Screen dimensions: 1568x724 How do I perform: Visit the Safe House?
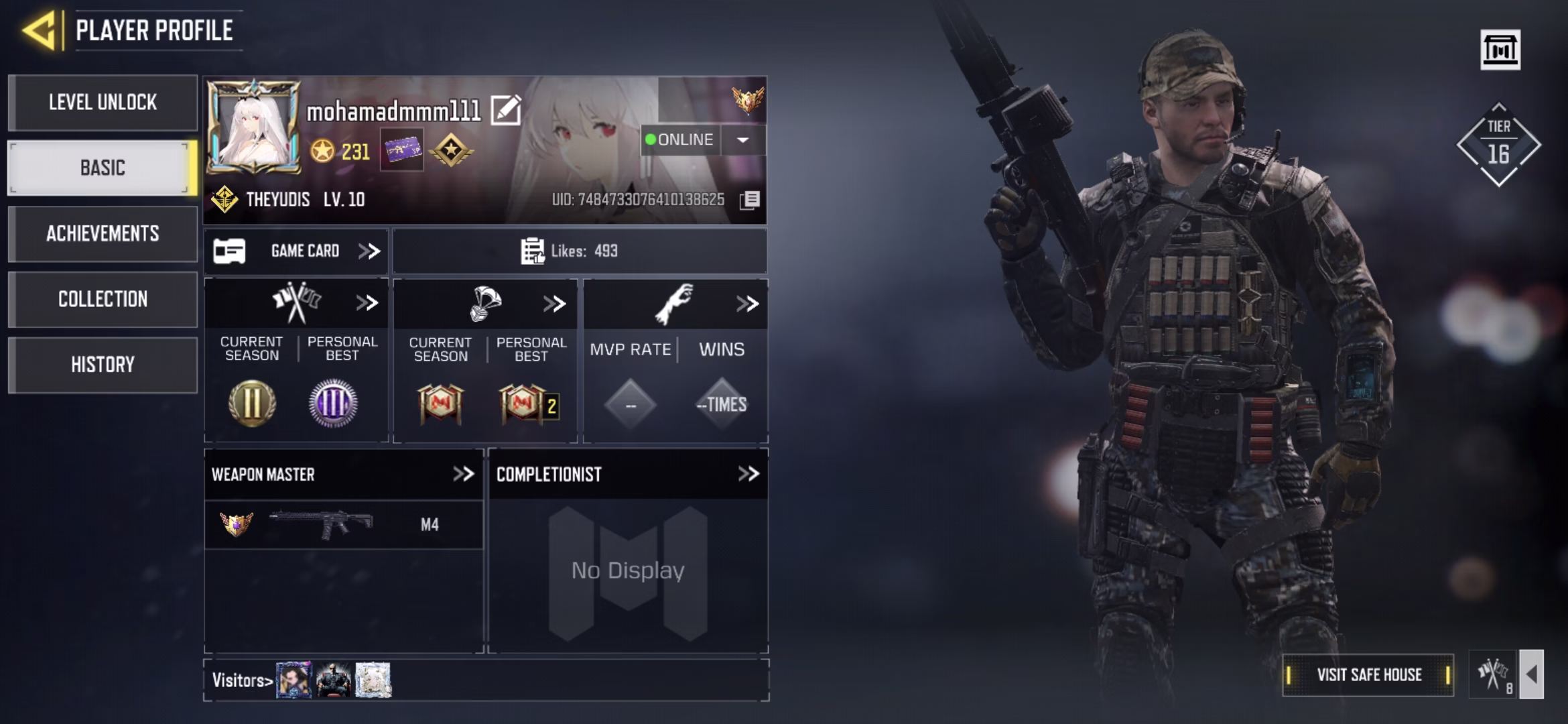click(x=1368, y=675)
